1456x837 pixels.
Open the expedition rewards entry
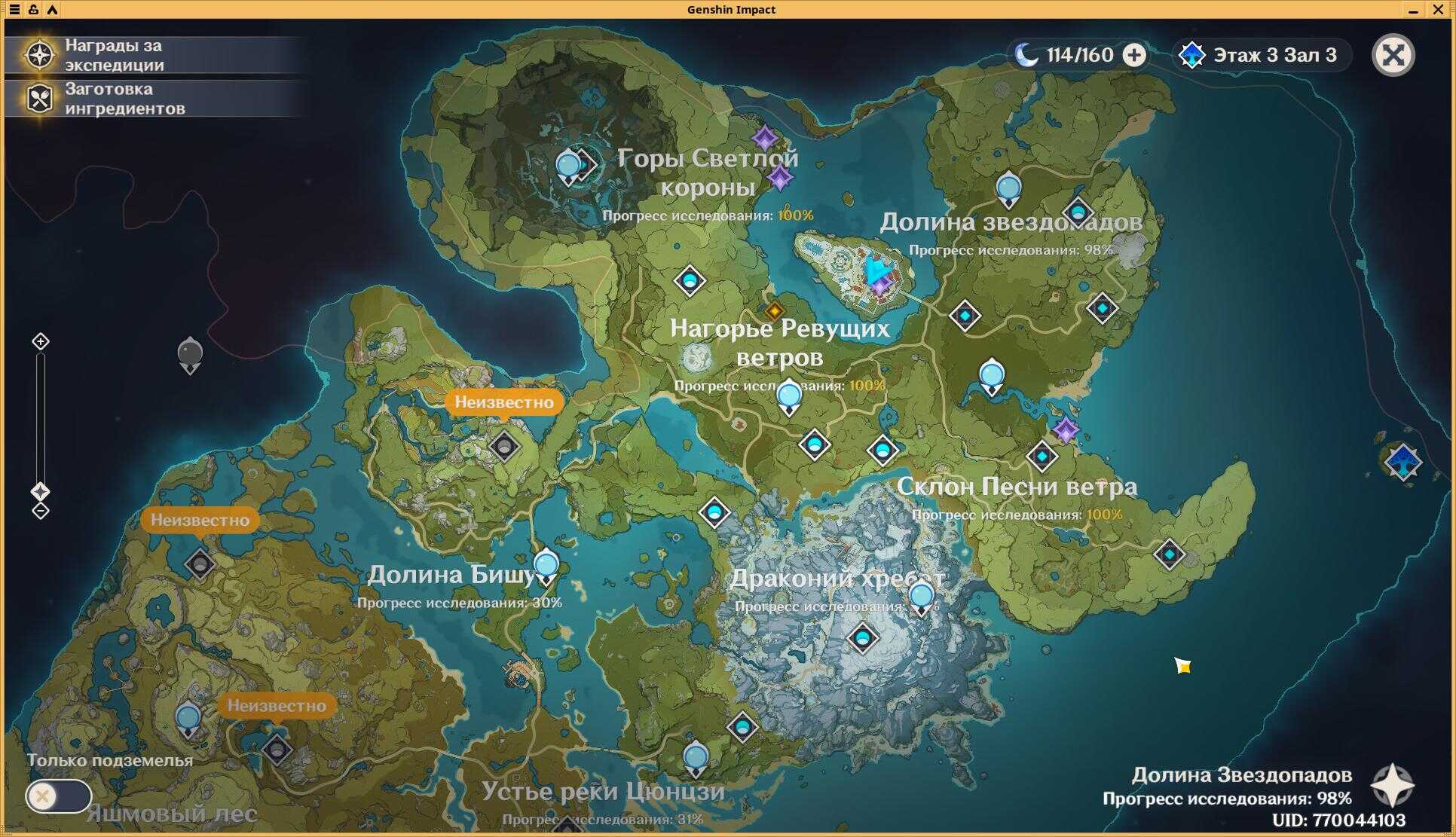[113, 55]
